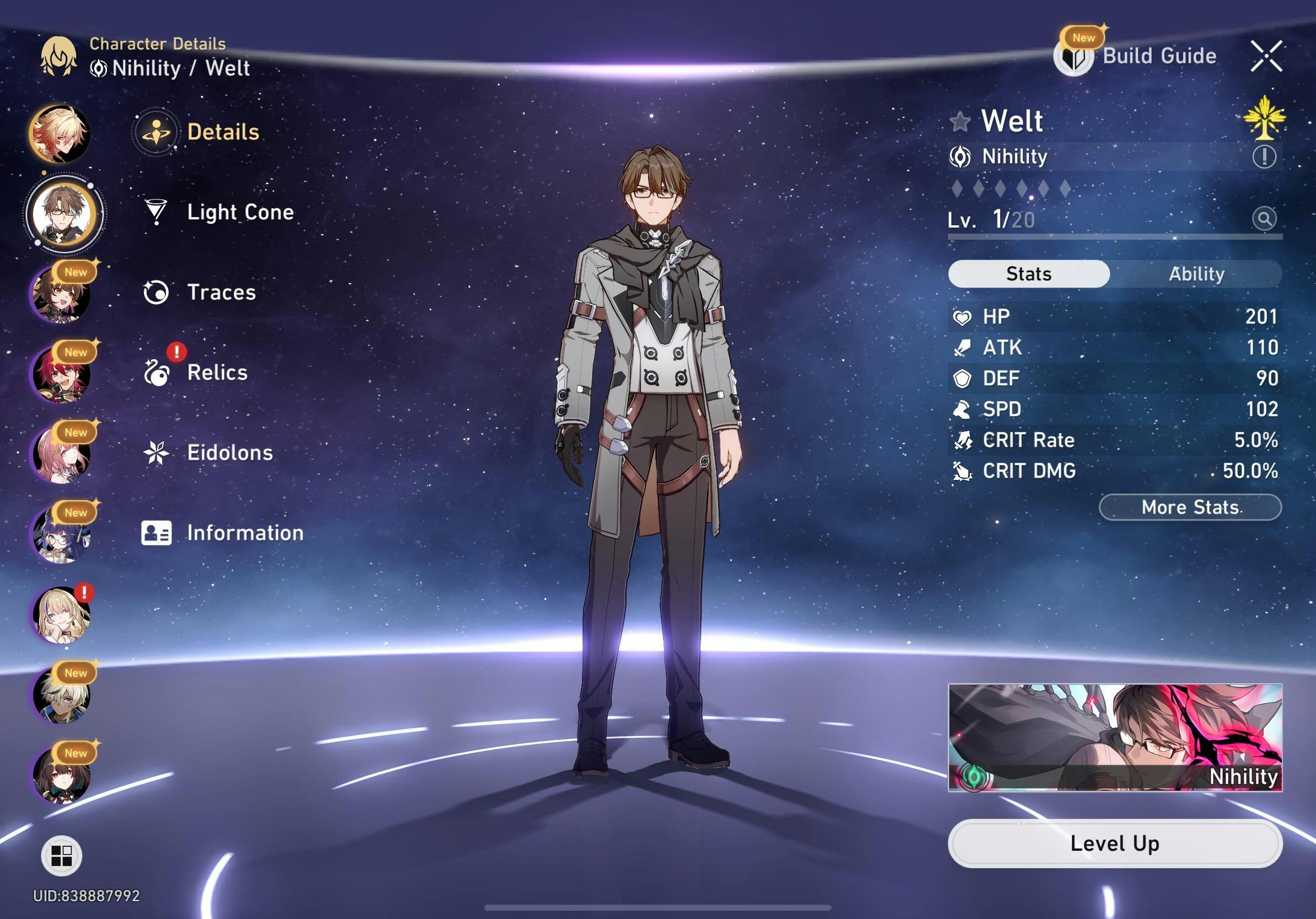The image size is (1316, 919).
Task: Open the Nihility character art banner
Action: 1114,737
